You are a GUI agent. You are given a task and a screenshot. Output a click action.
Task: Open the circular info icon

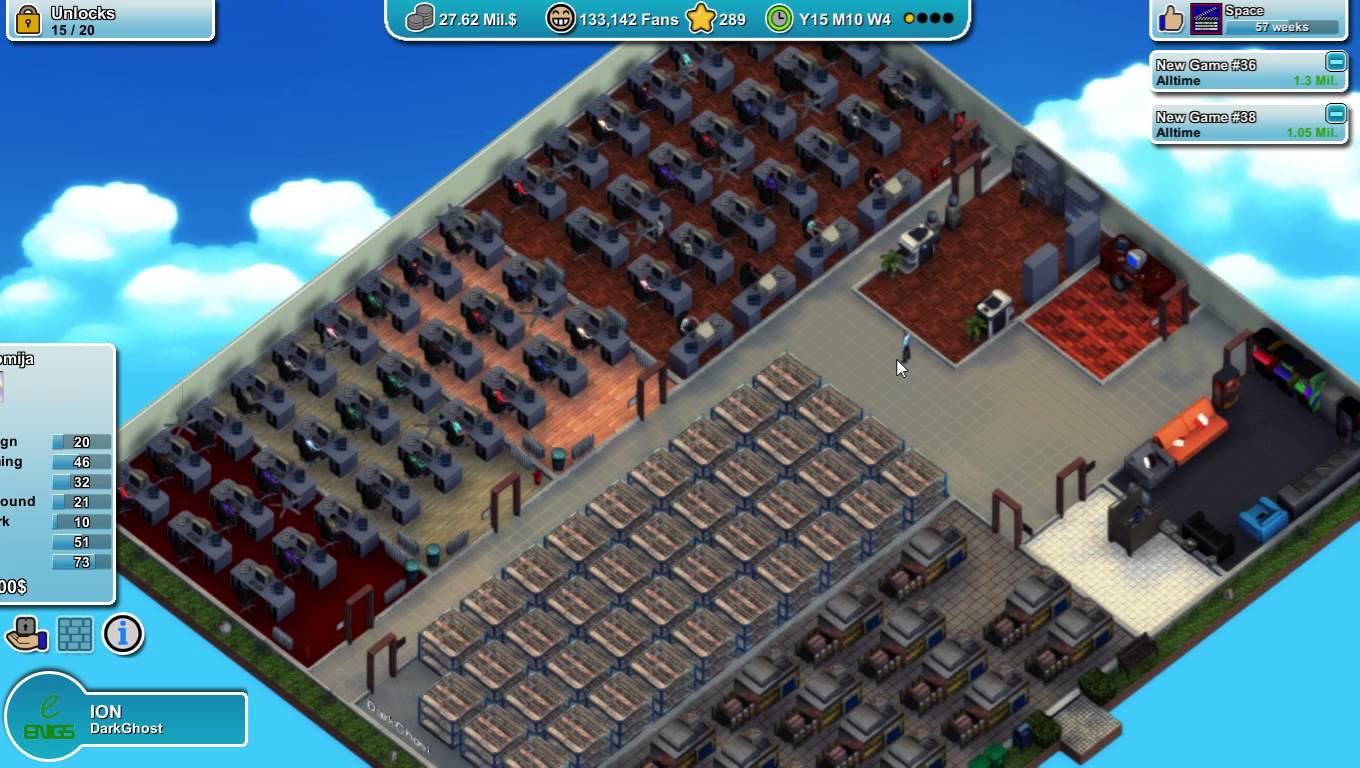[123, 634]
